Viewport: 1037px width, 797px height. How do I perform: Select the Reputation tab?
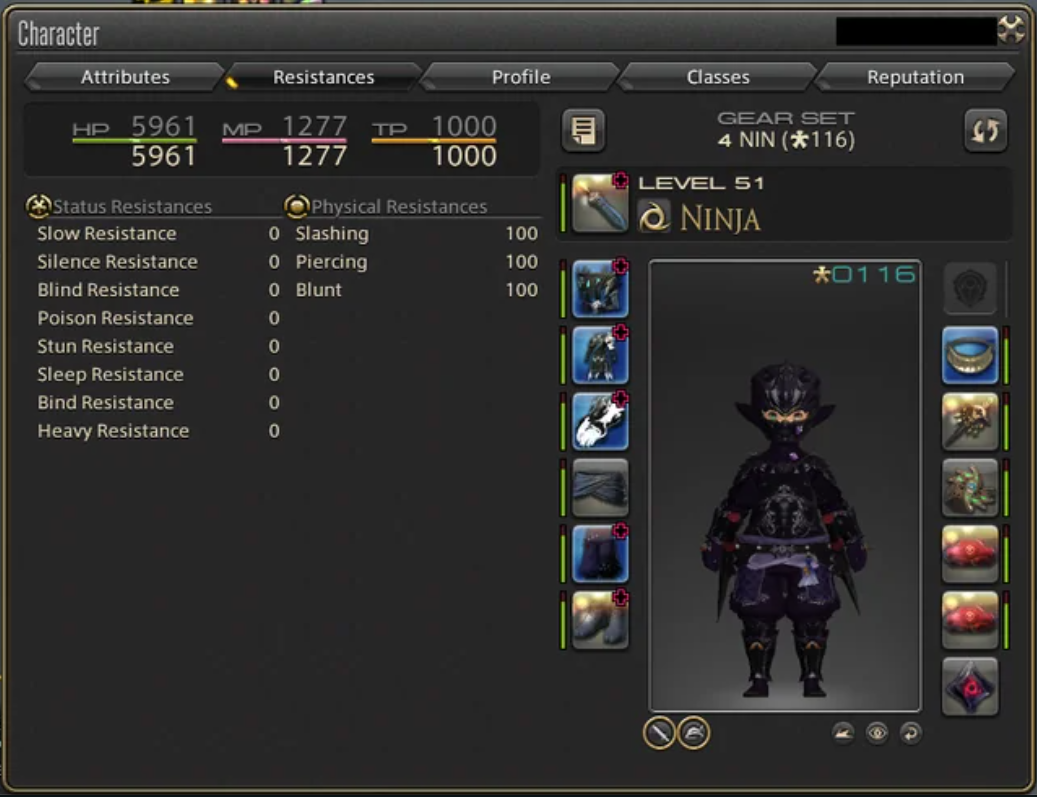915,77
